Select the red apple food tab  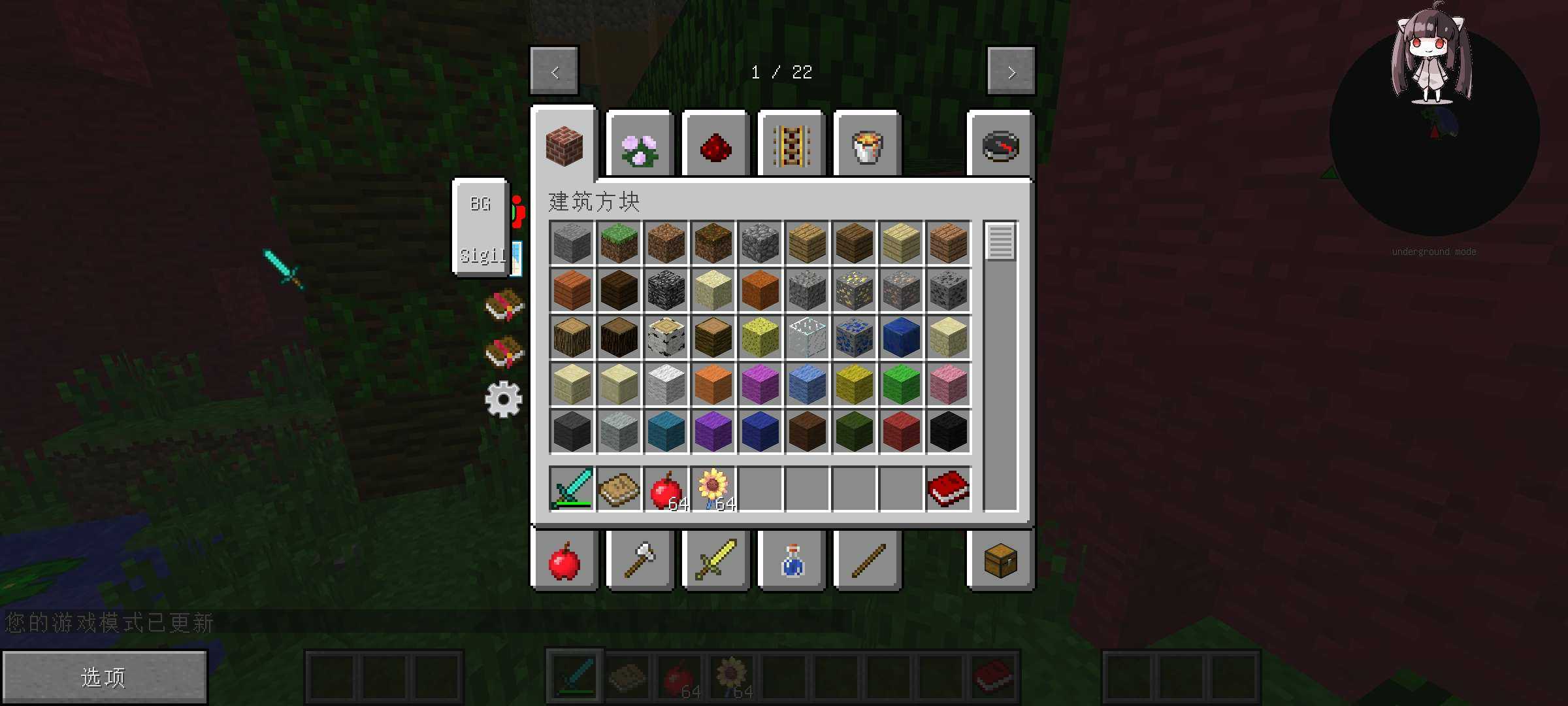click(x=564, y=561)
